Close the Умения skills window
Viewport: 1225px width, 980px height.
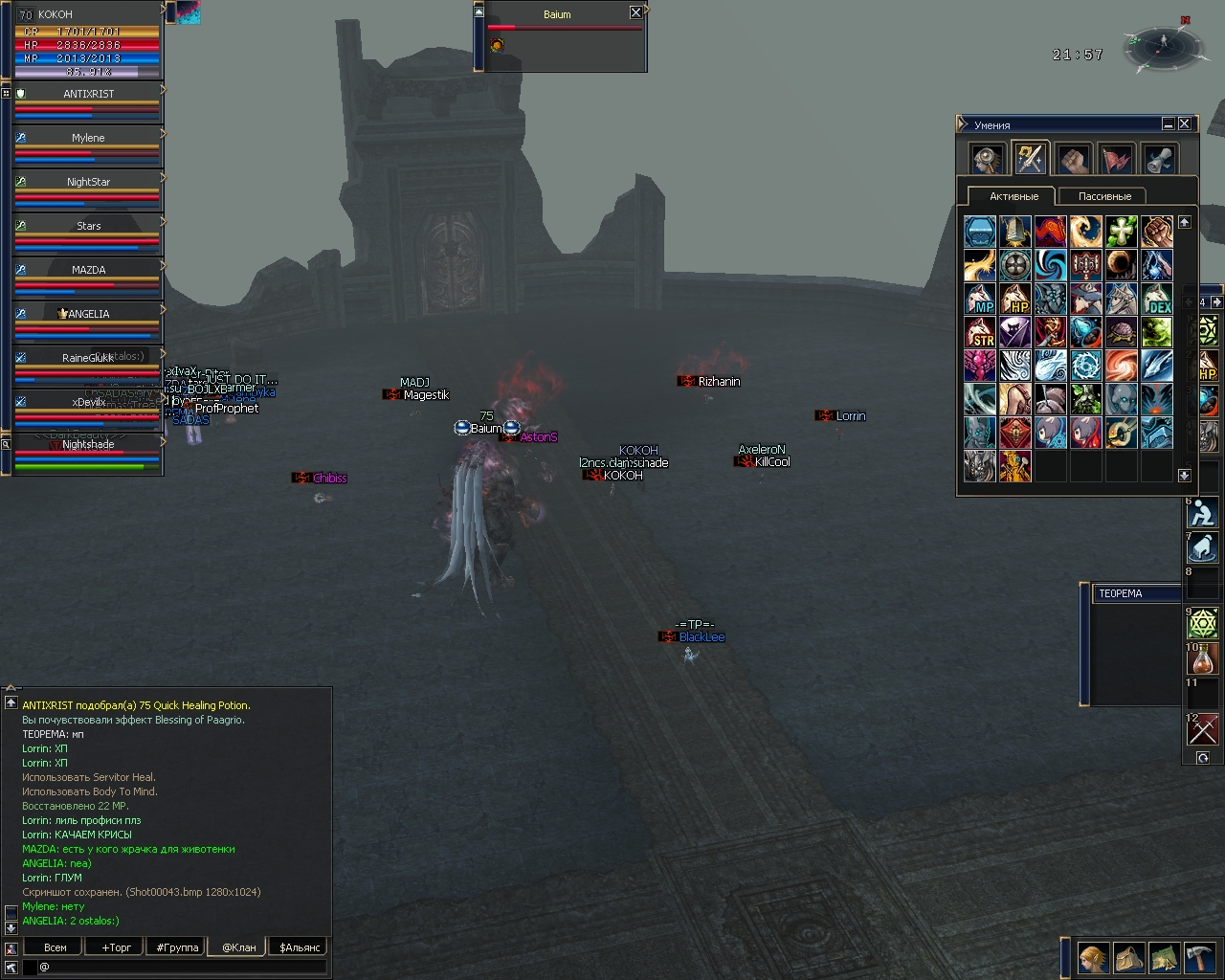[1185, 123]
